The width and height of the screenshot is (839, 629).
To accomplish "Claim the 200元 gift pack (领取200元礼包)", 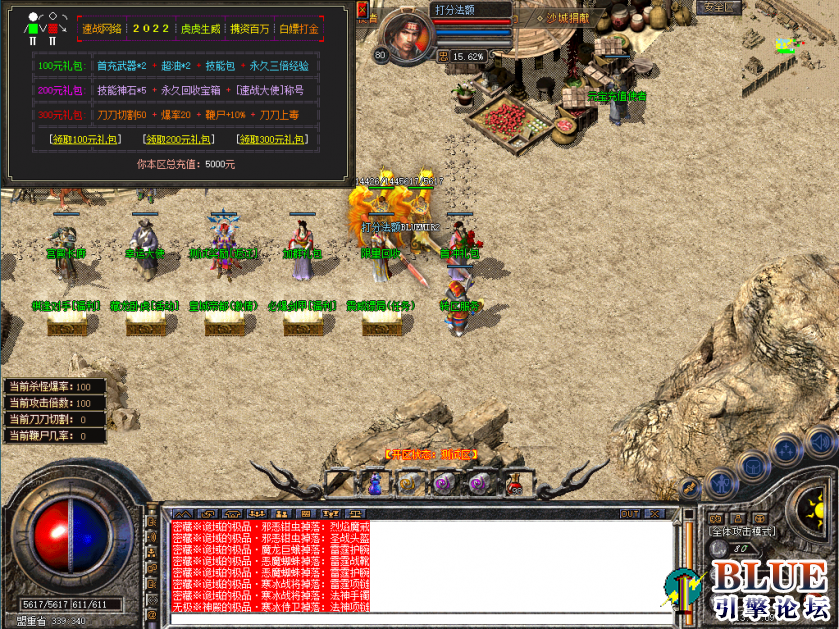I will coord(177,139).
